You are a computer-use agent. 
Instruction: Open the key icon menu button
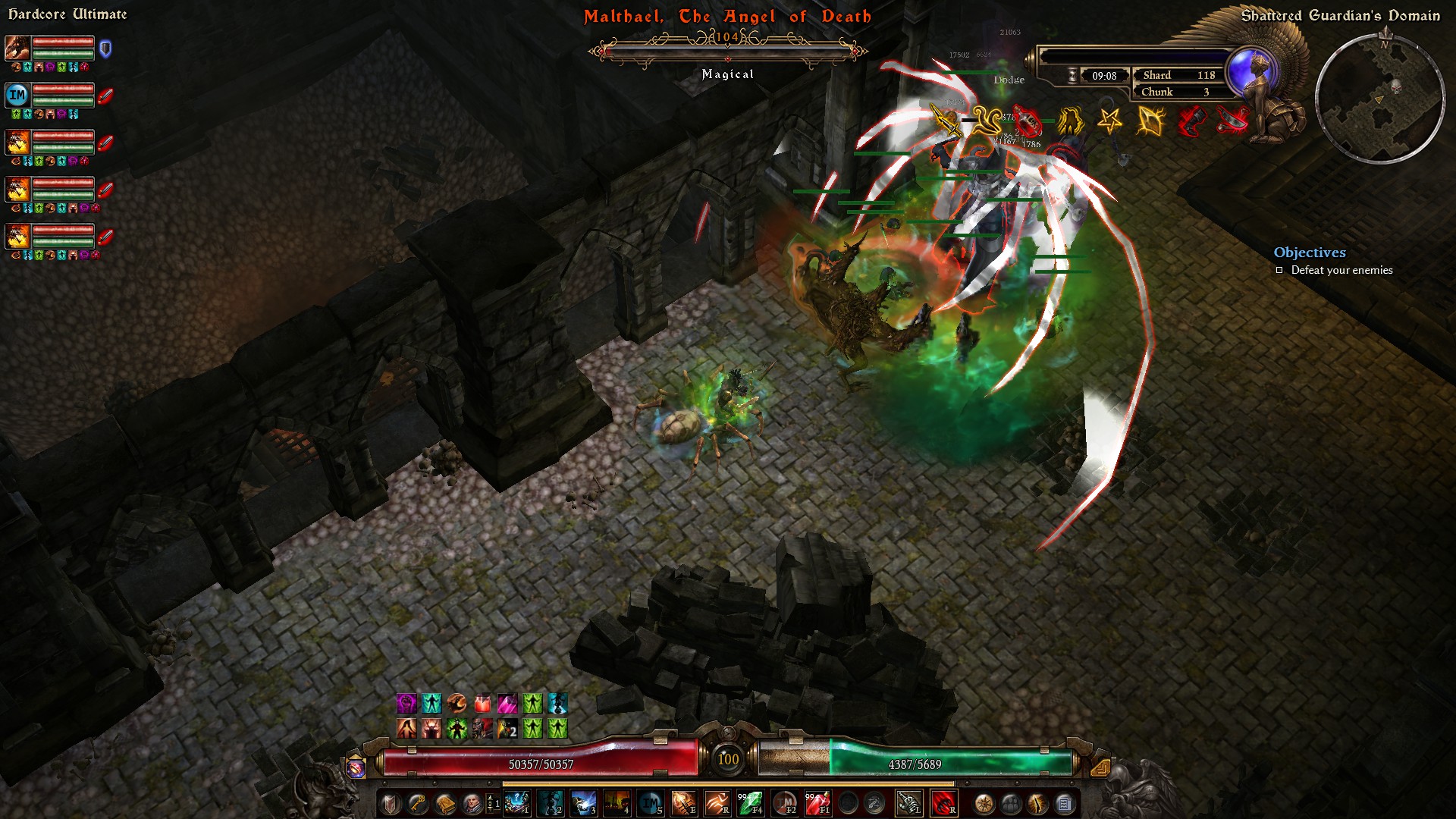pyautogui.click(x=418, y=803)
